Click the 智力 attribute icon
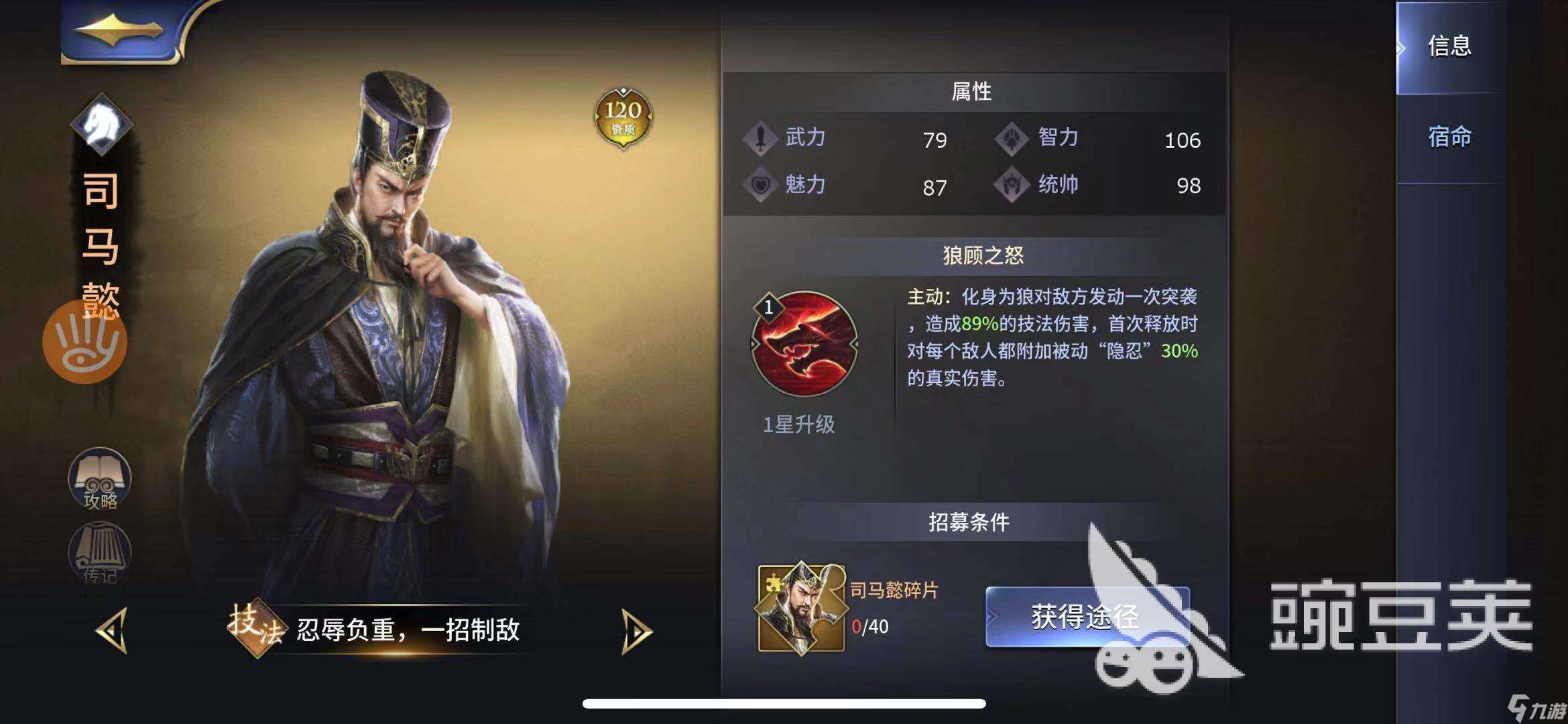The height and width of the screenshot is (724, 1568). (1012, 139)
